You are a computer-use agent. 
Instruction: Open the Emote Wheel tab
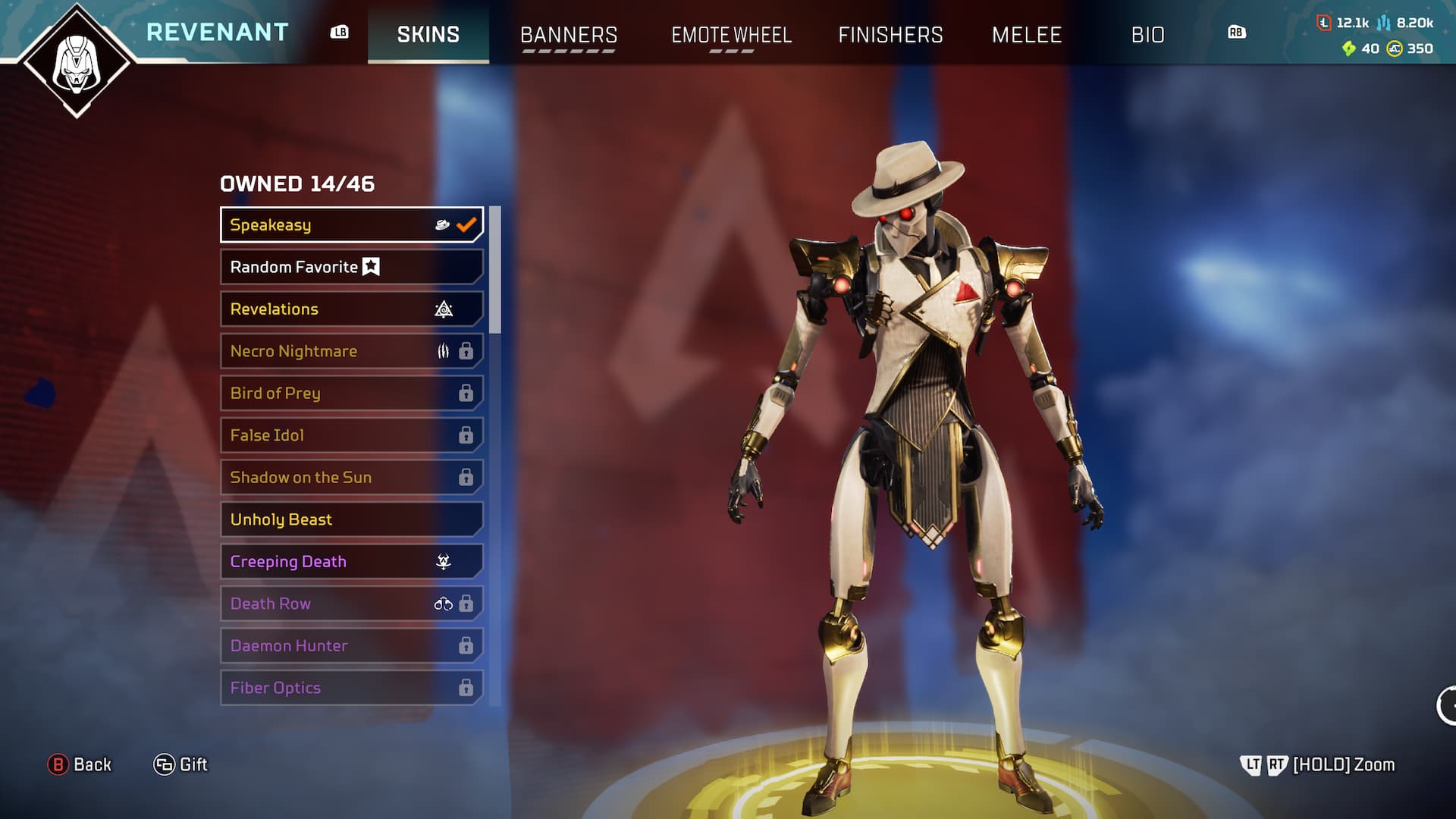[x=731, y=35]
